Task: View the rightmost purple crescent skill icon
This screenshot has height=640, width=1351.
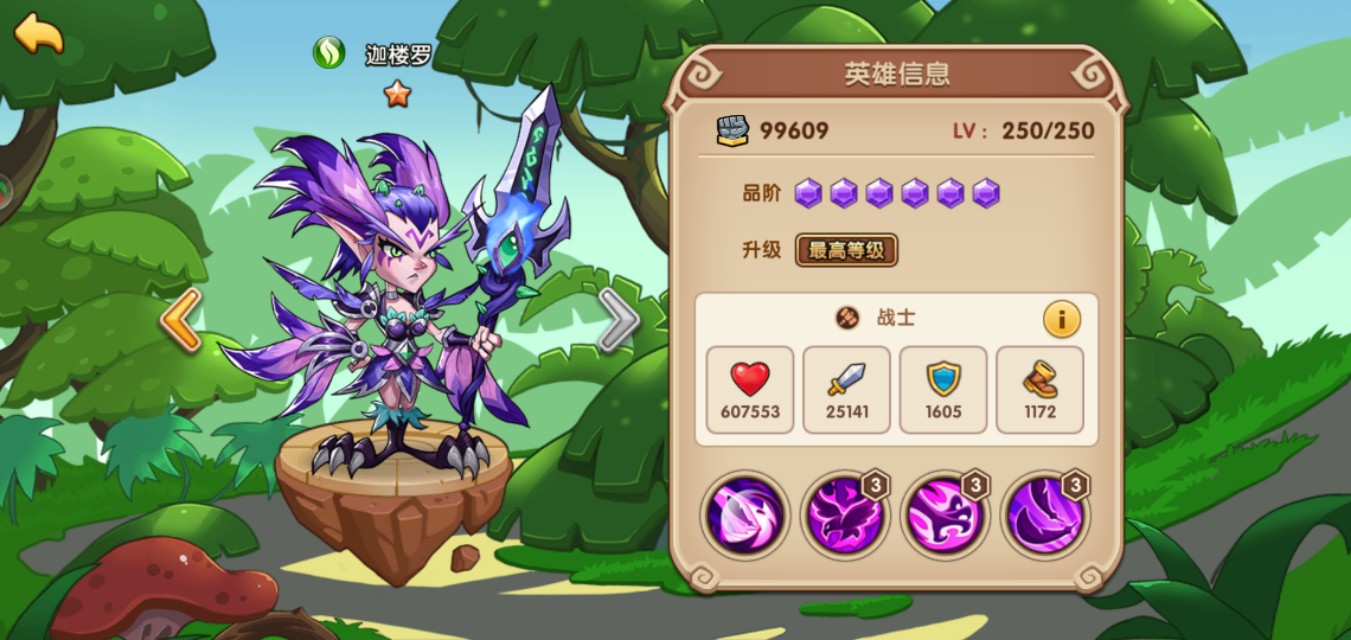Action: tap(1044, 517)
